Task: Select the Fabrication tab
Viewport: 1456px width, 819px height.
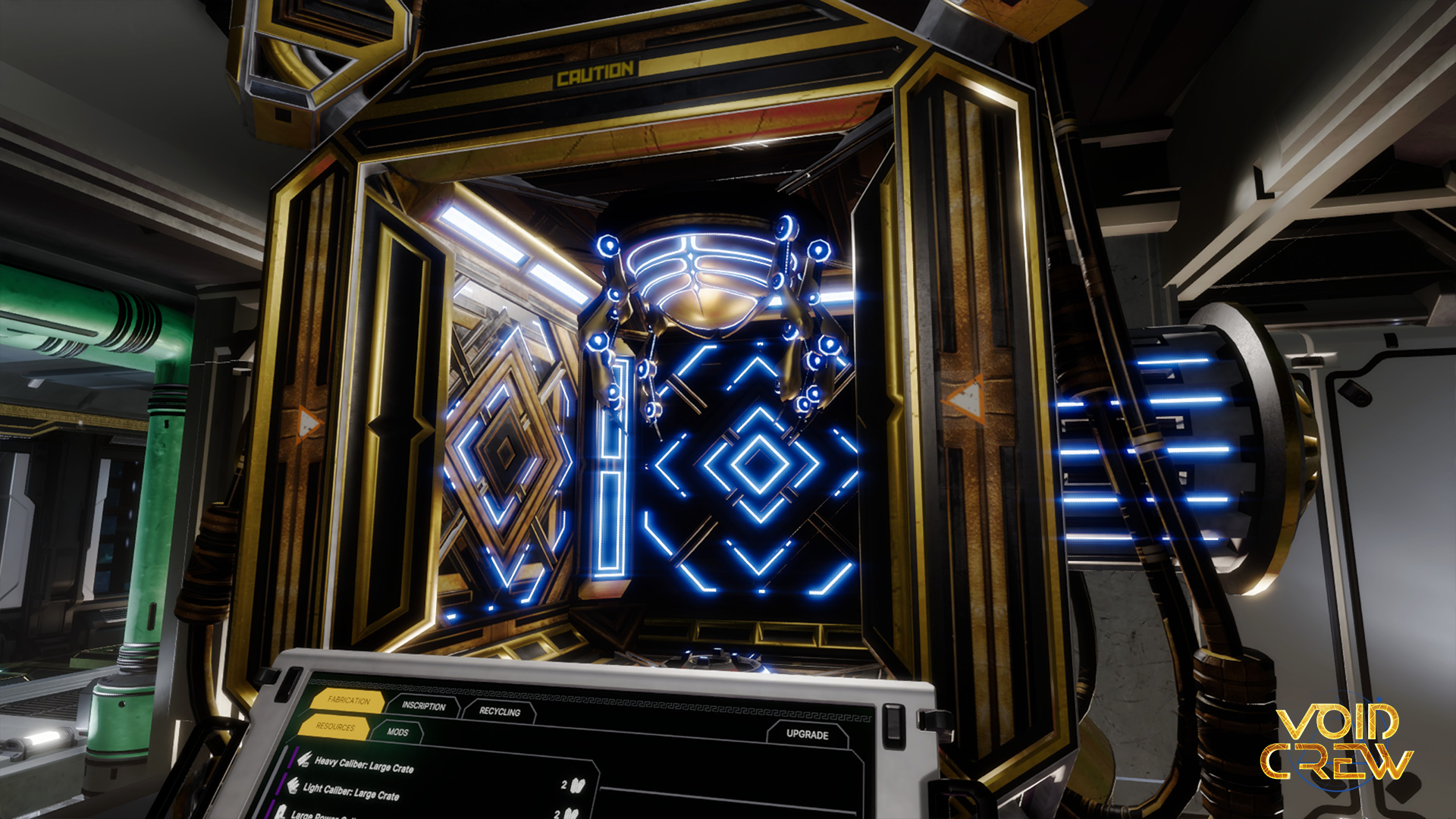Action: 349,701
